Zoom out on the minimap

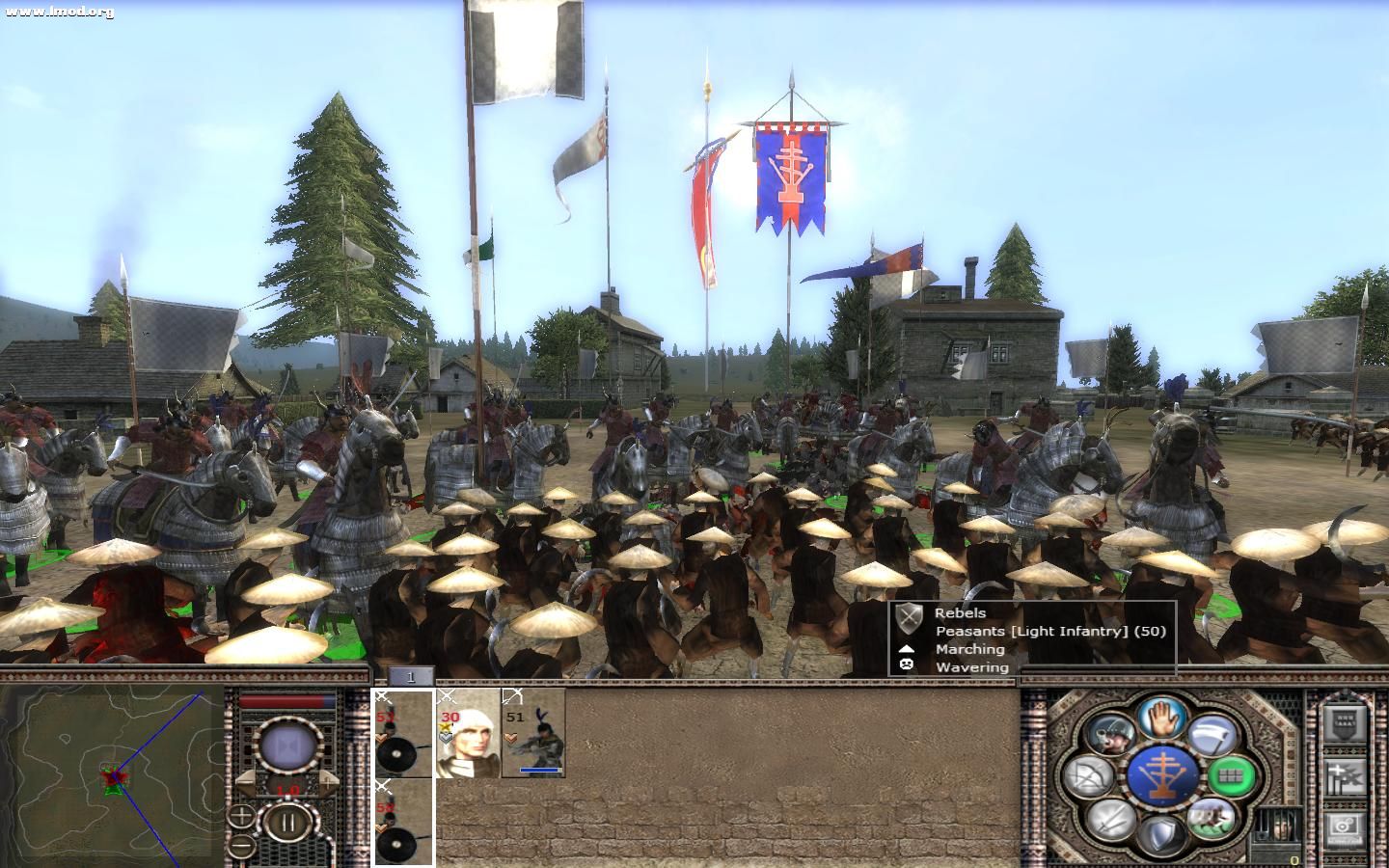240,847
